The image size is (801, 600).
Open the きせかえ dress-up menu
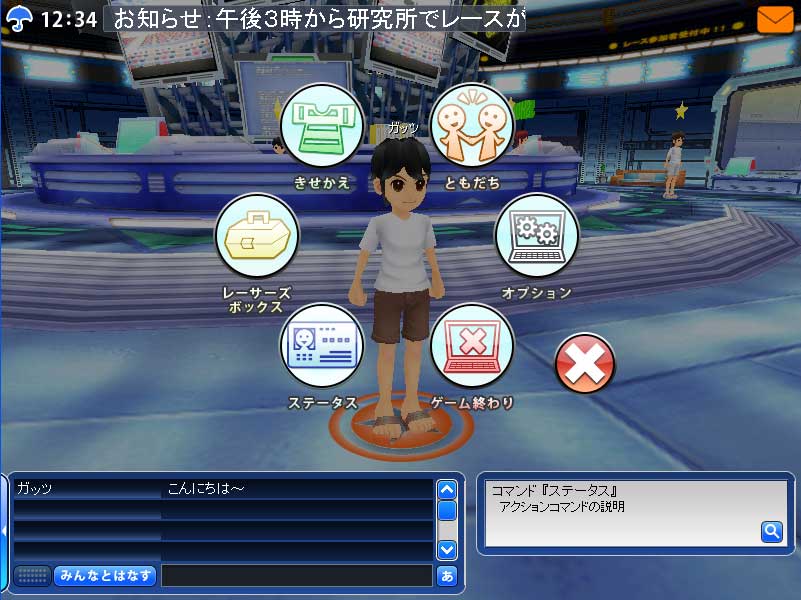pos(321,127)
